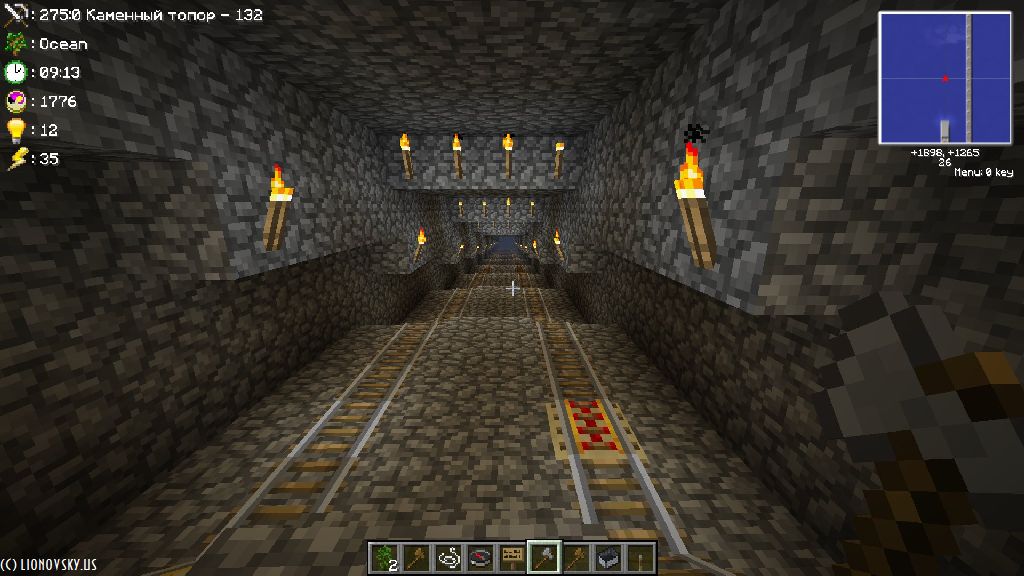Select the wooden sign hotbar slot
1024x576 pixels.
(x=512, y=557)
